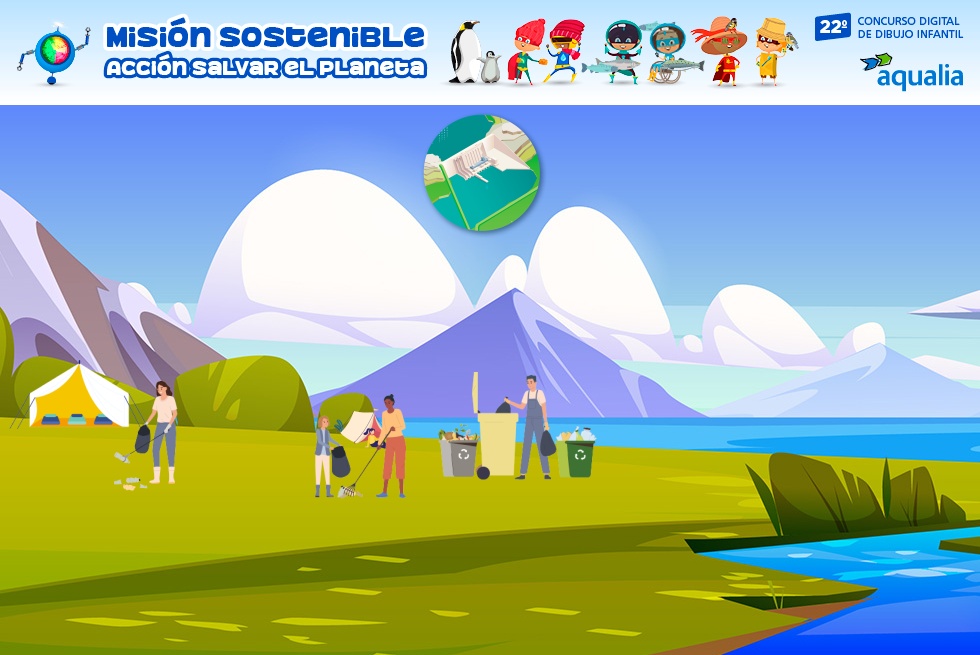Open the circular dam illustration icon

click(x=482, y=173)
